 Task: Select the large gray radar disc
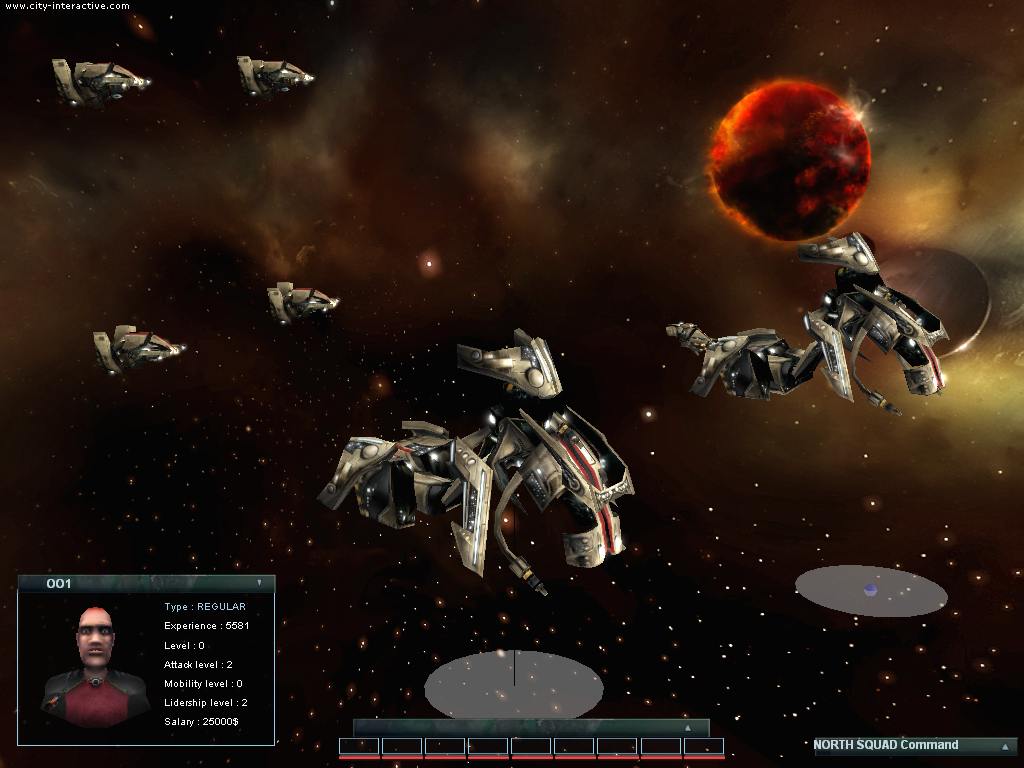[513, 686]
